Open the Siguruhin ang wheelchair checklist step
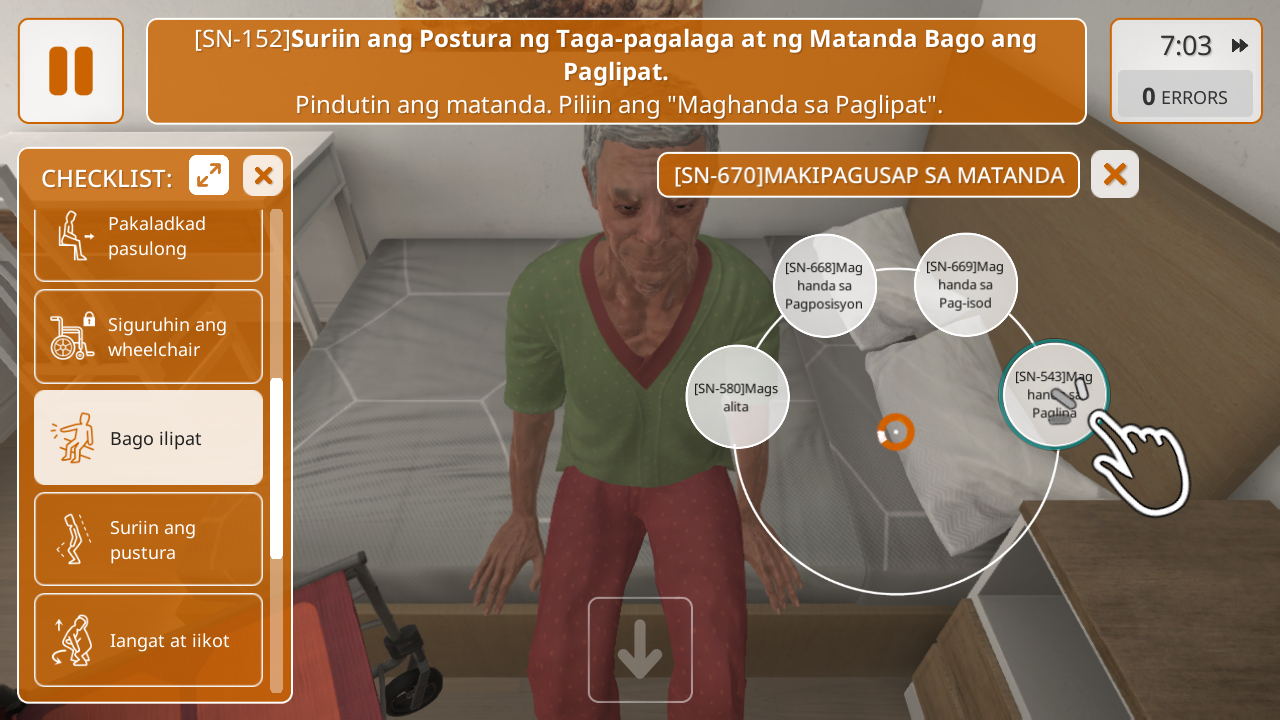The width and height of the screenshot is (1280, 720). [x=148, y=337]
